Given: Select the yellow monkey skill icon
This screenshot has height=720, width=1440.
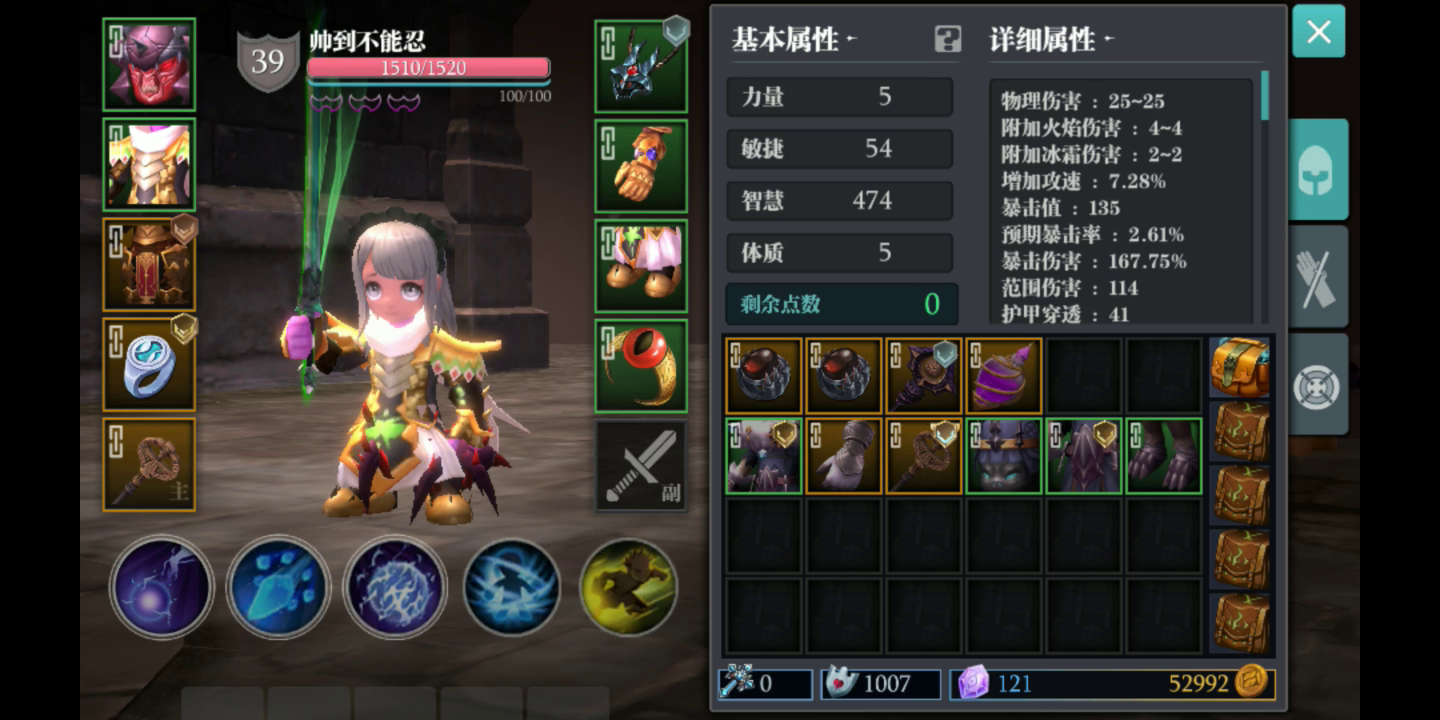Looking at the screenshot, I should point(630,587).
